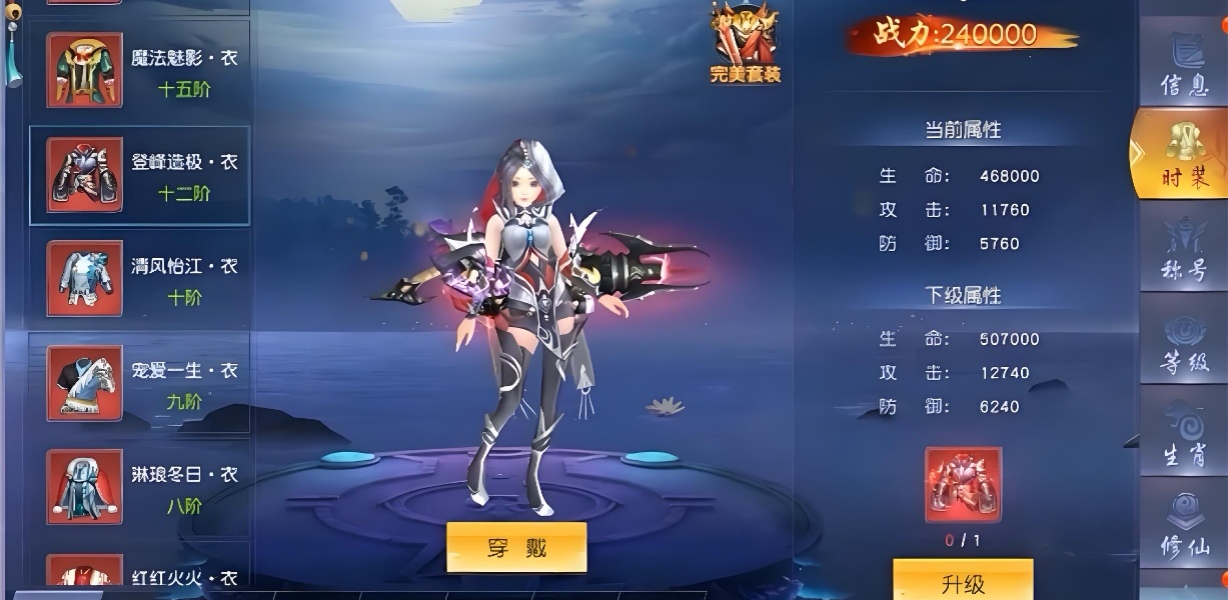Select the red armor upgrade material slot
The image size is (1228, 600).
tap(962, 485)
